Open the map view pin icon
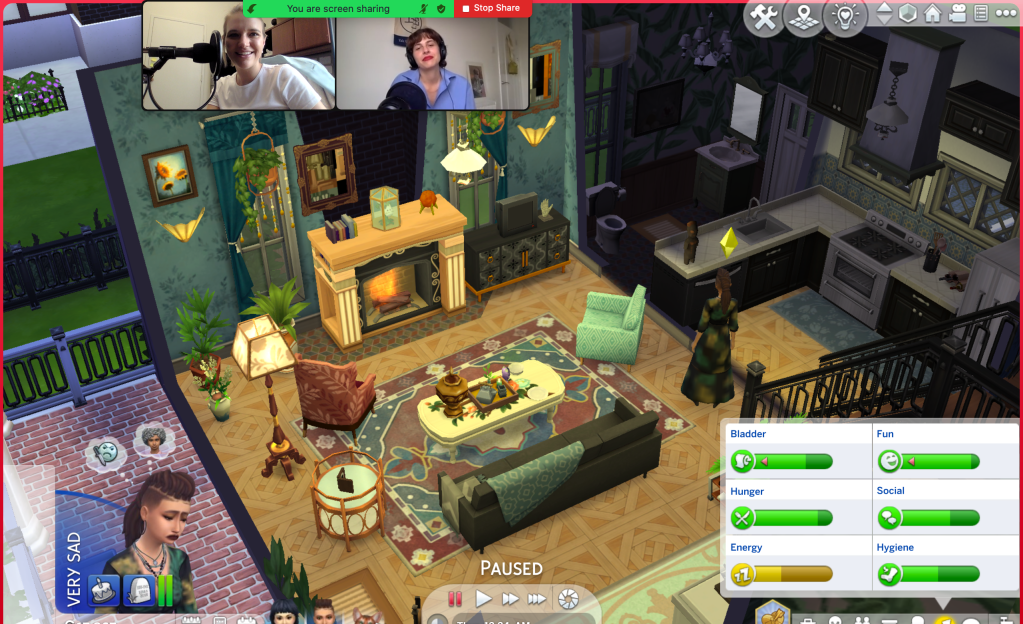Viewport: 1023px width, 624px height. (x=804, y=18)
